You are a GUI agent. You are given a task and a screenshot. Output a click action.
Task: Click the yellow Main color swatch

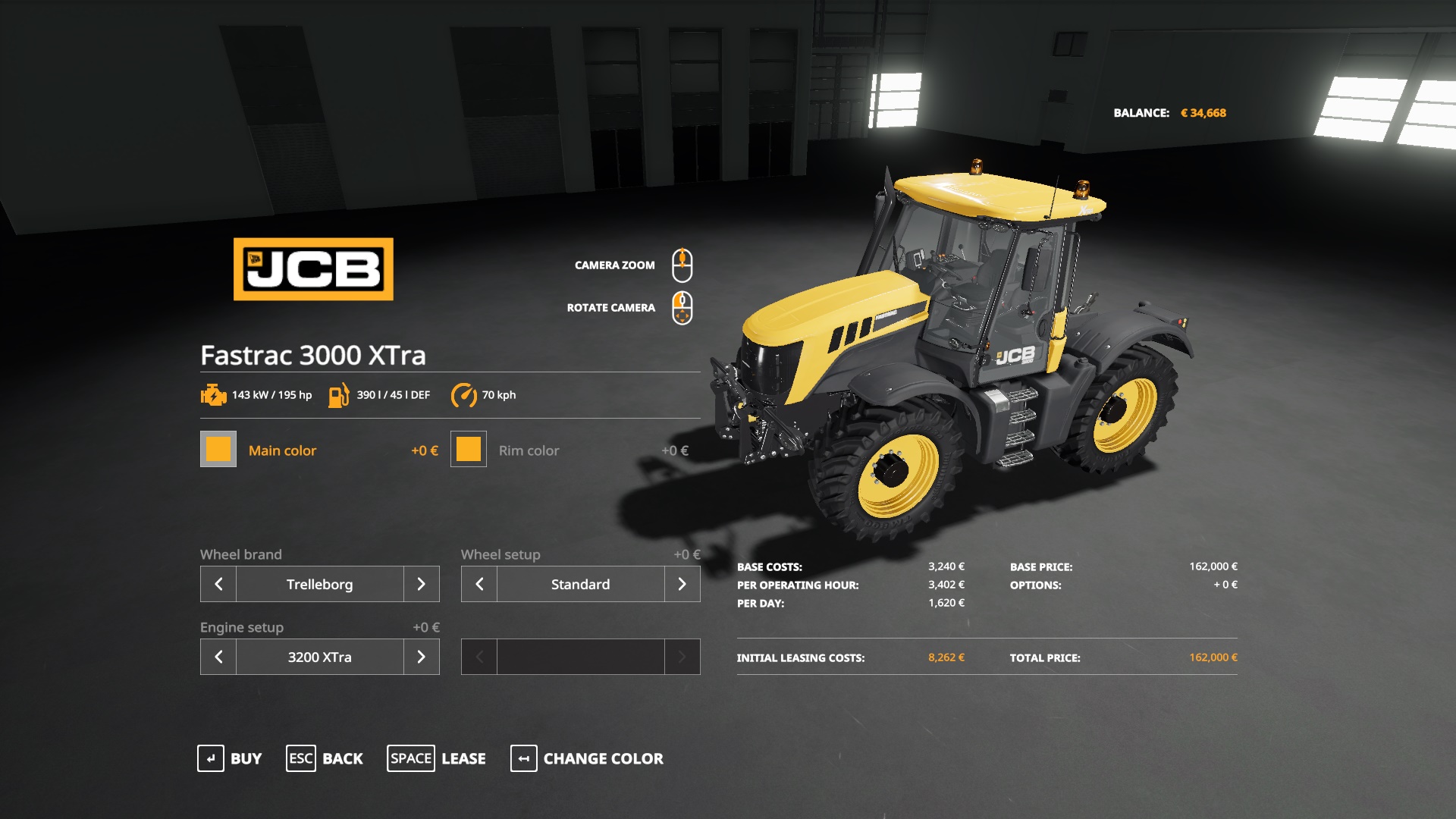click(x=218, y=450)
